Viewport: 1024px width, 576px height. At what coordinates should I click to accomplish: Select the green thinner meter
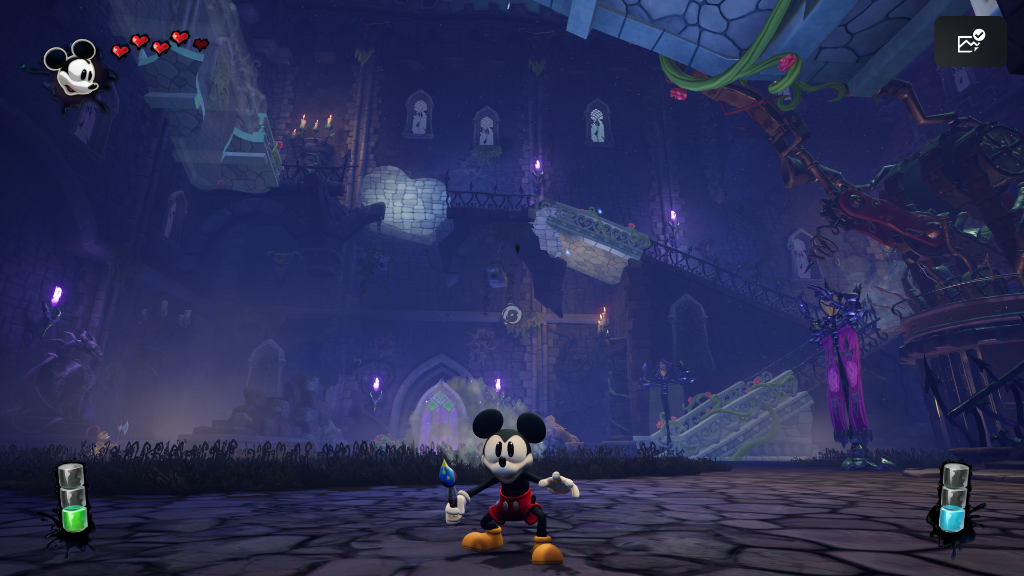pyautogui.click(x=72, y=498)
